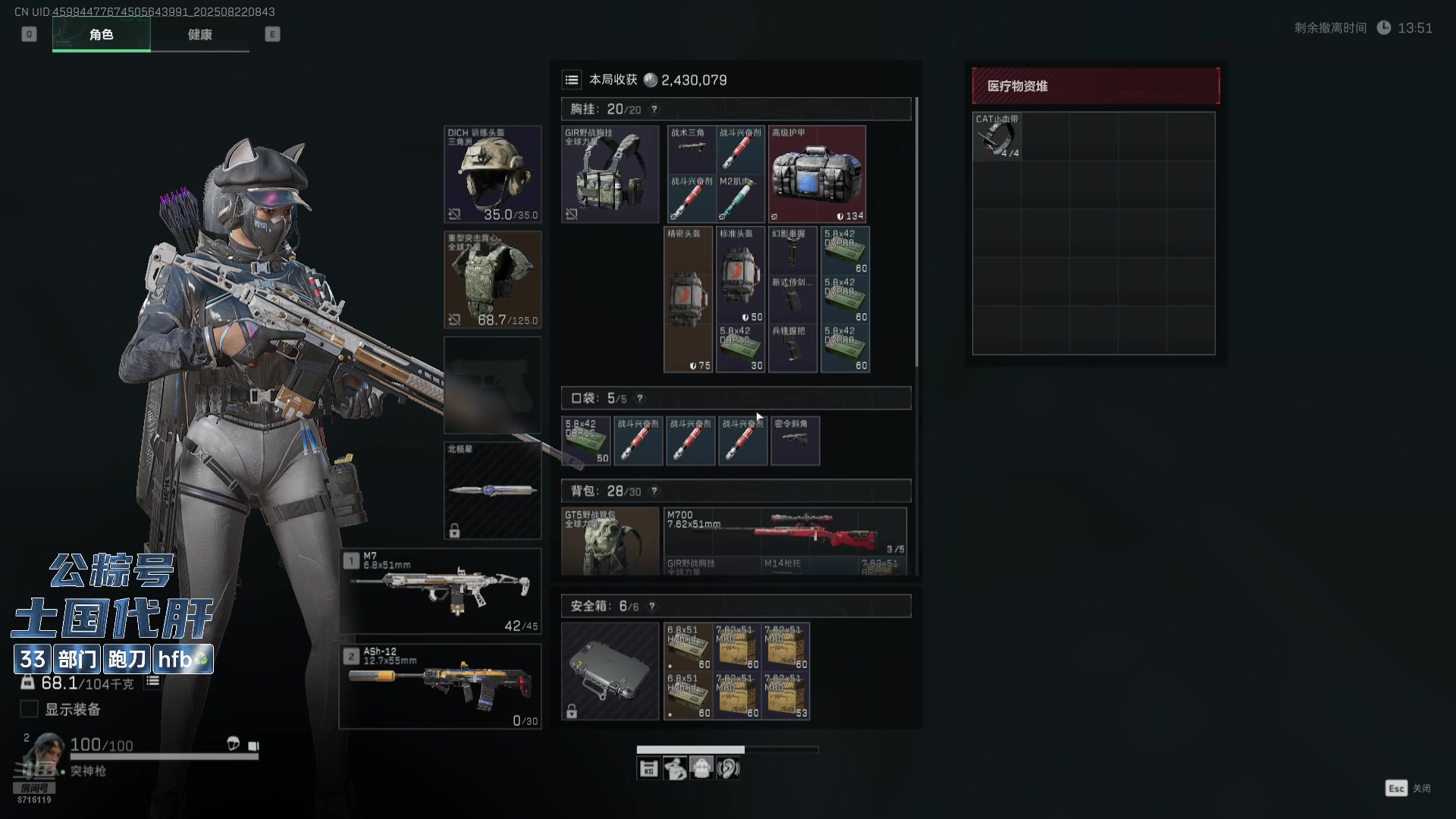The width and height of the screenshot is (1456, 819).
Task: Open the weight details list icon
Action: (x=152, y=681)
